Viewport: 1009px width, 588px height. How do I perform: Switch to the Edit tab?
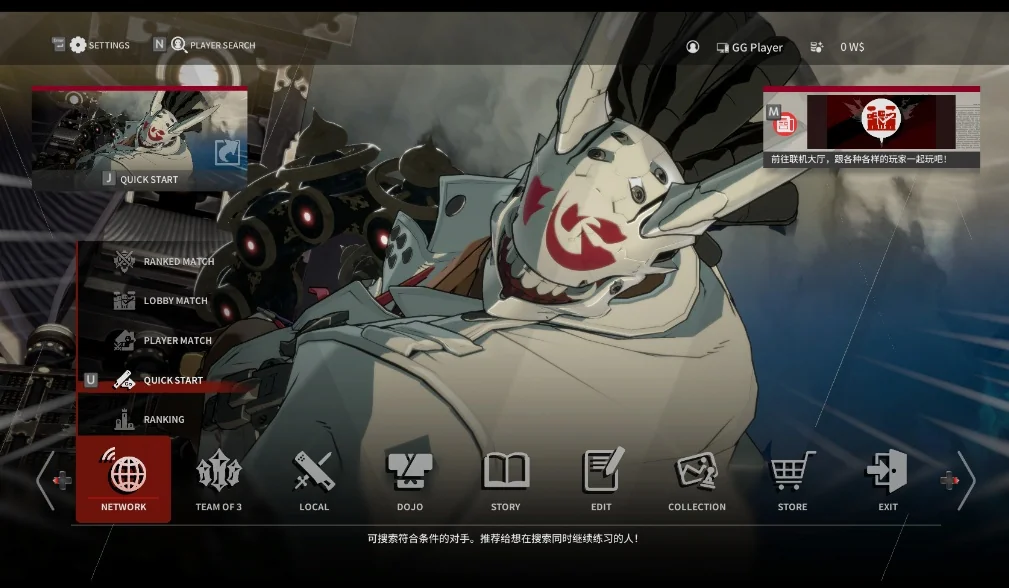[601, 479]
